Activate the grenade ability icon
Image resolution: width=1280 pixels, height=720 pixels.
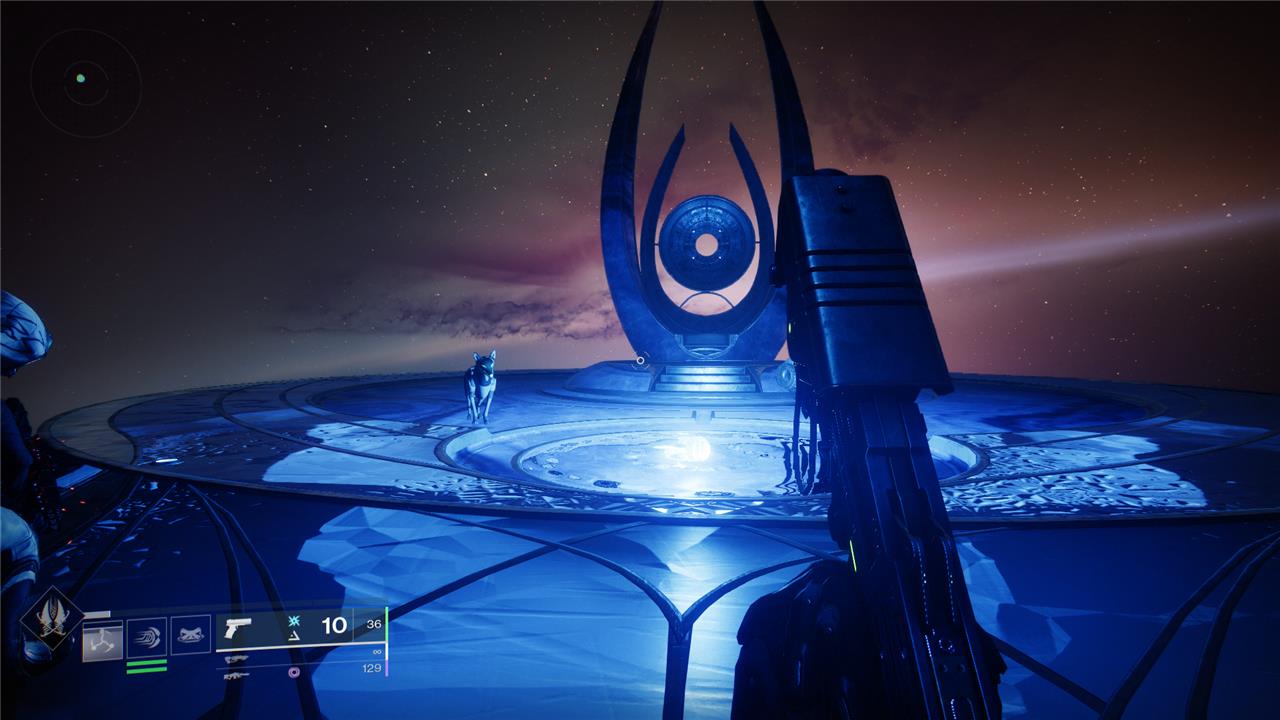click(103, 640)
